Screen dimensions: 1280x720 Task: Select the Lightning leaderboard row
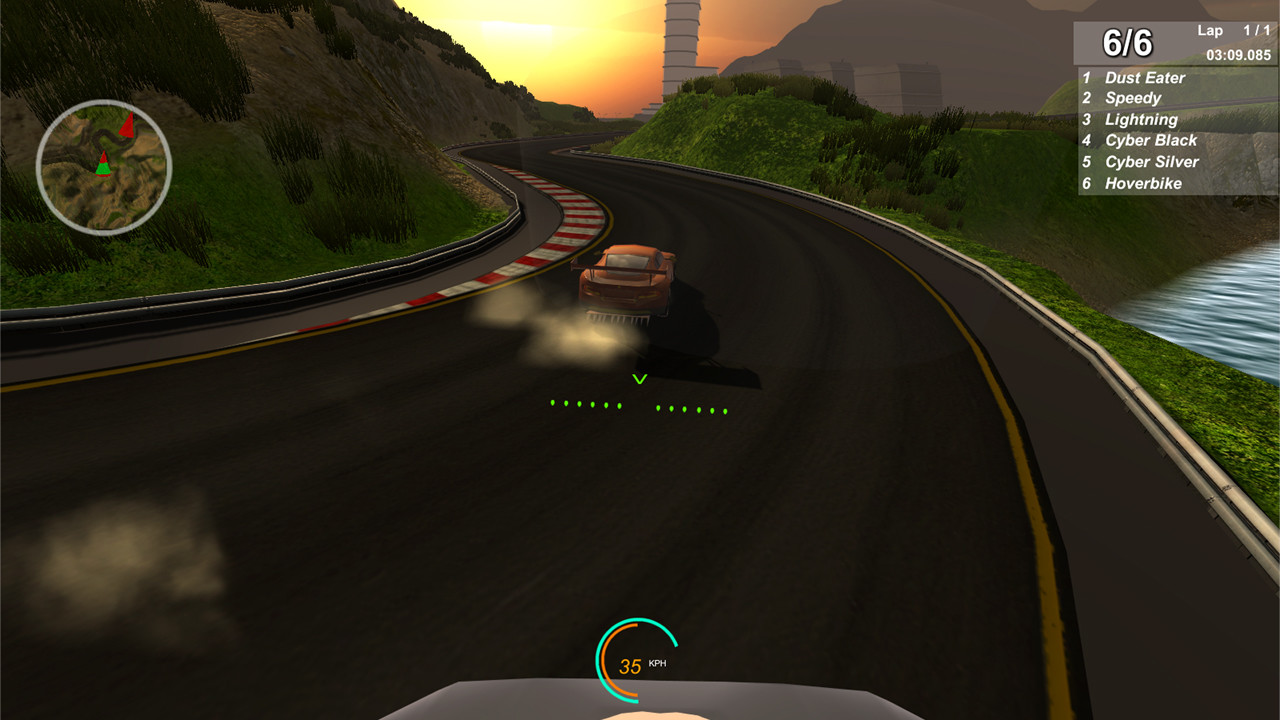click(x=1141, y=119)
